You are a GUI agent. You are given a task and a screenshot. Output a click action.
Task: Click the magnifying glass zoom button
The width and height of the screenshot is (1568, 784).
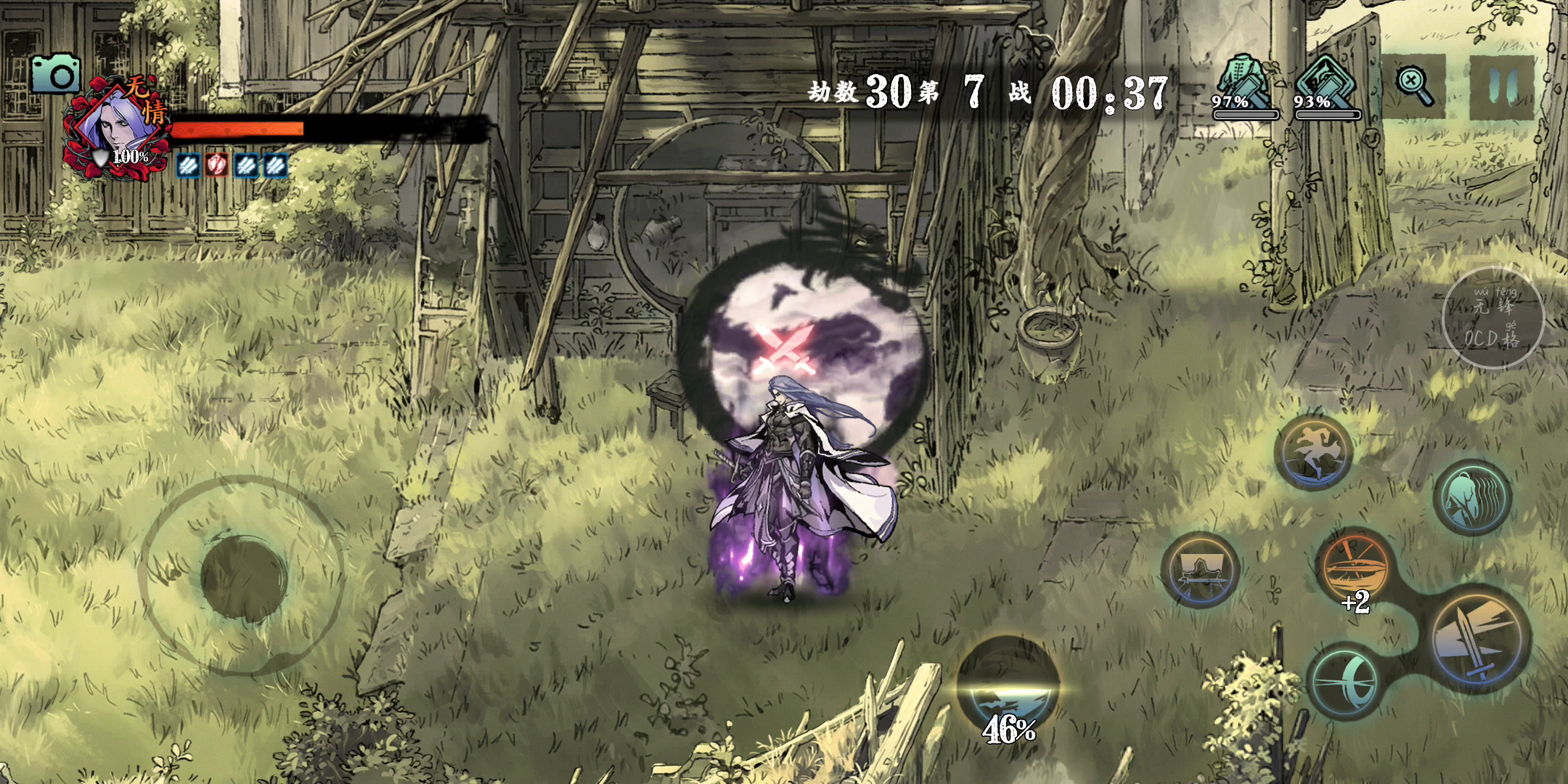[1413, 86]
